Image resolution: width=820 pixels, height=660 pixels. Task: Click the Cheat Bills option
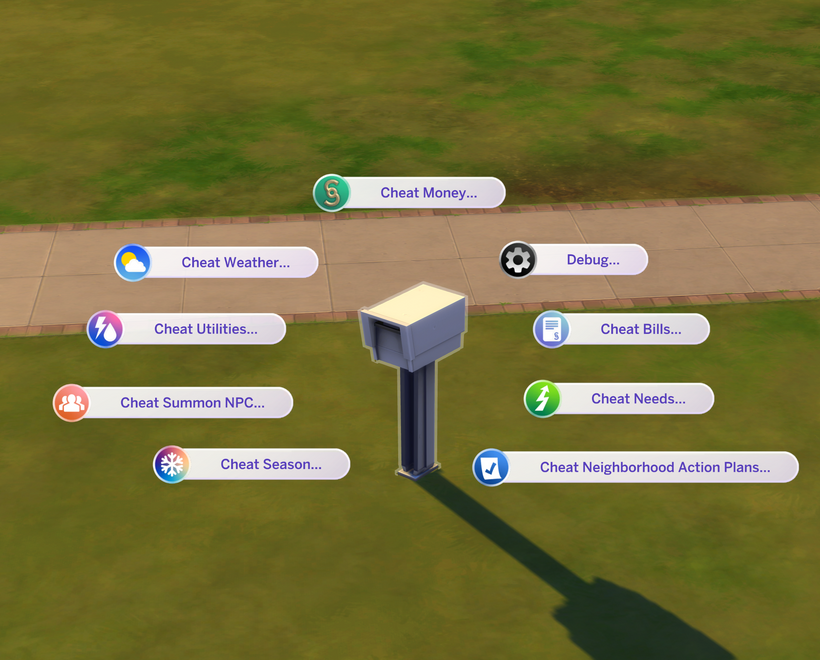pyautogui.click(x=640, y=329)
